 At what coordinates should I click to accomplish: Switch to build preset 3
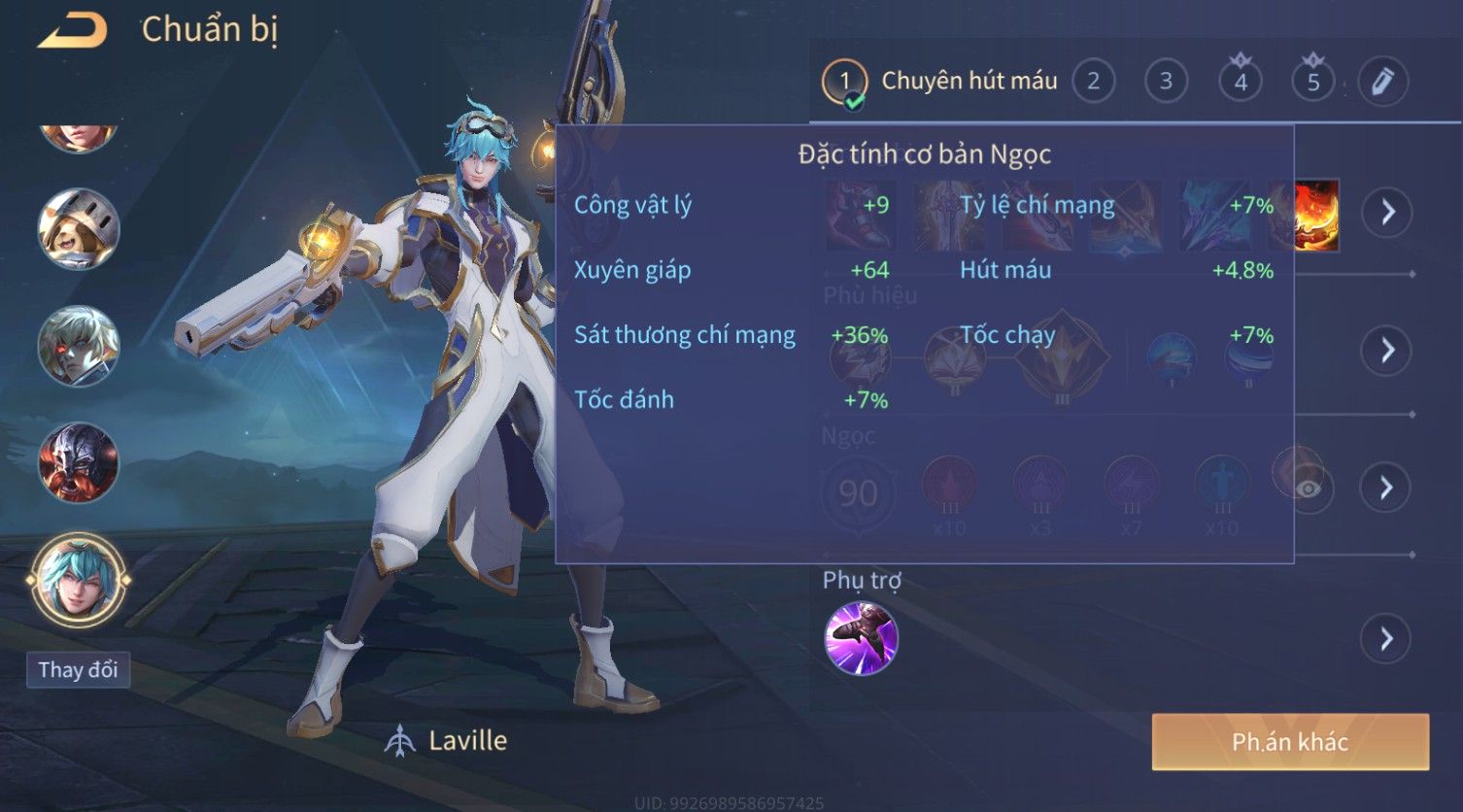pos(1166,82)
